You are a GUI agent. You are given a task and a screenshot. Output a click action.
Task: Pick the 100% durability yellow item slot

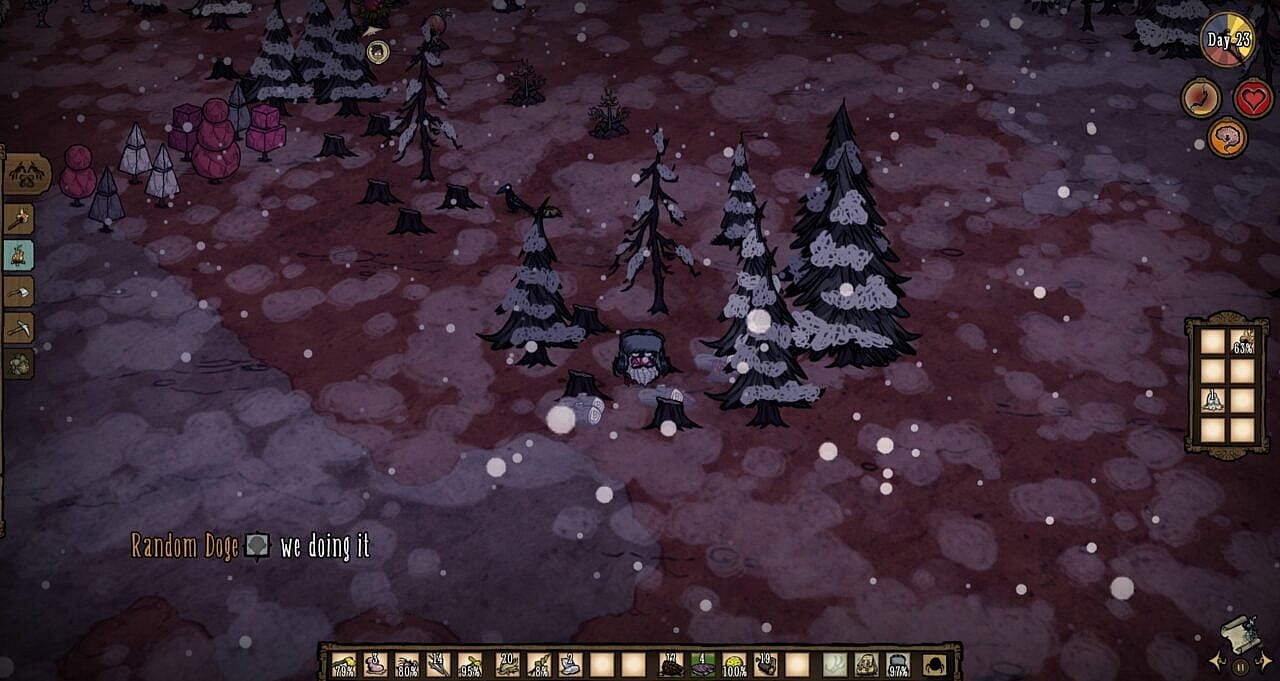pyautogui.click(x=734, y=664)
